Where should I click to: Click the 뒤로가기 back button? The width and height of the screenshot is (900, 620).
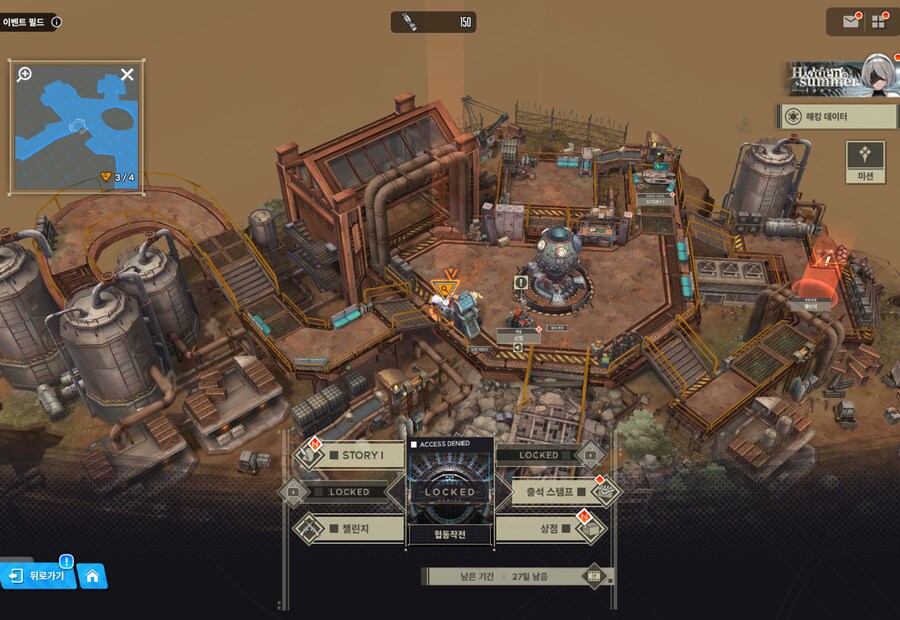tap(39, 576)
